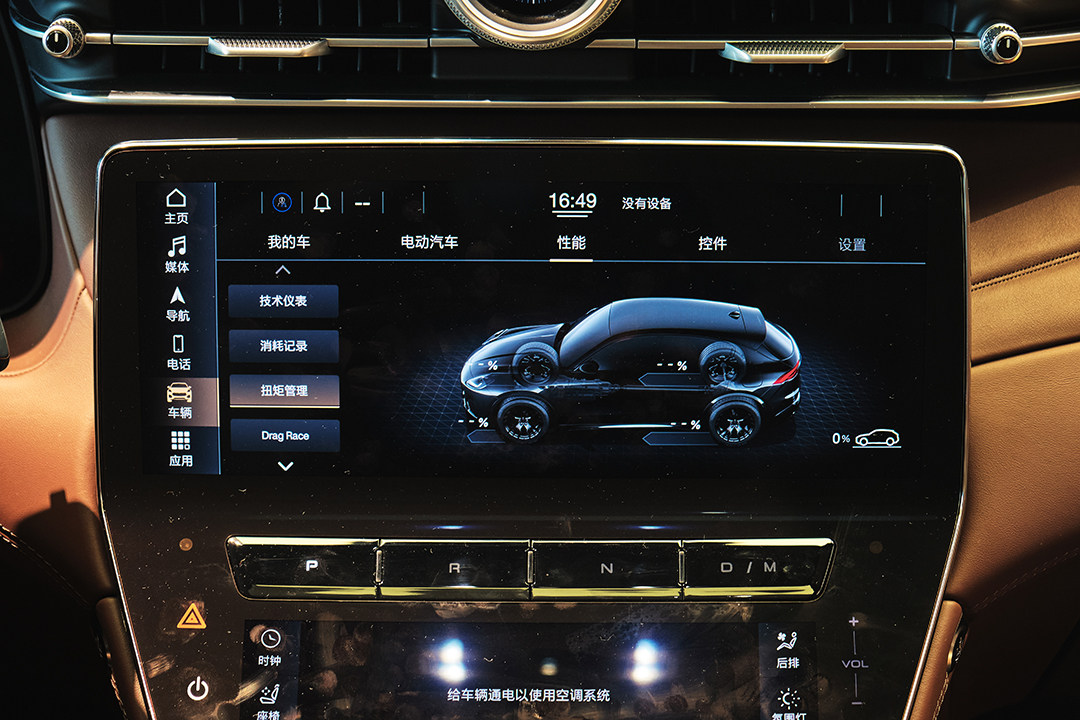Screen dimensions: 1080x720
Task: Select the 扭矩管理 torque management button
Action: [284, 391]
